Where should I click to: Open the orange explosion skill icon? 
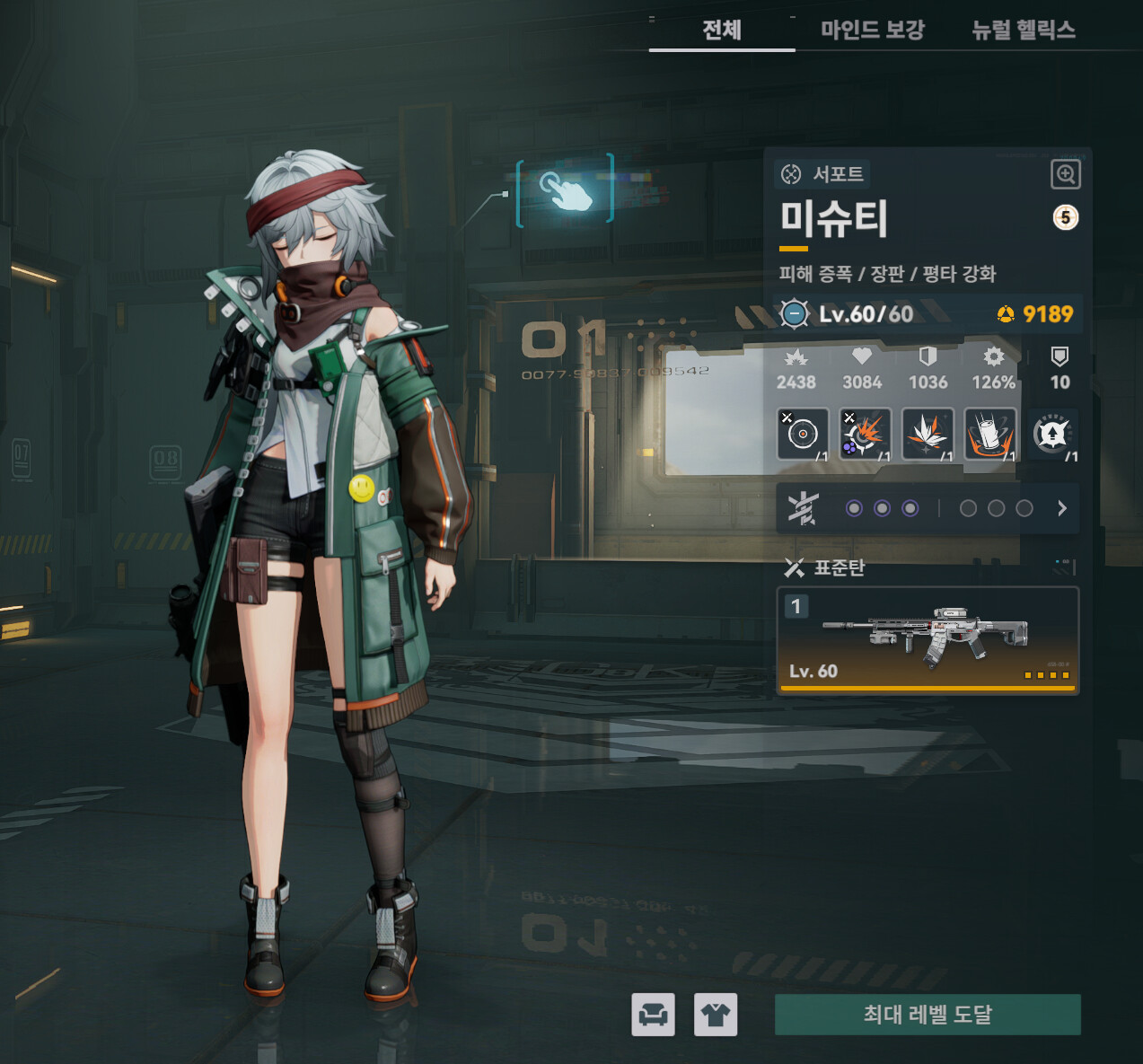tap(865, 434)
